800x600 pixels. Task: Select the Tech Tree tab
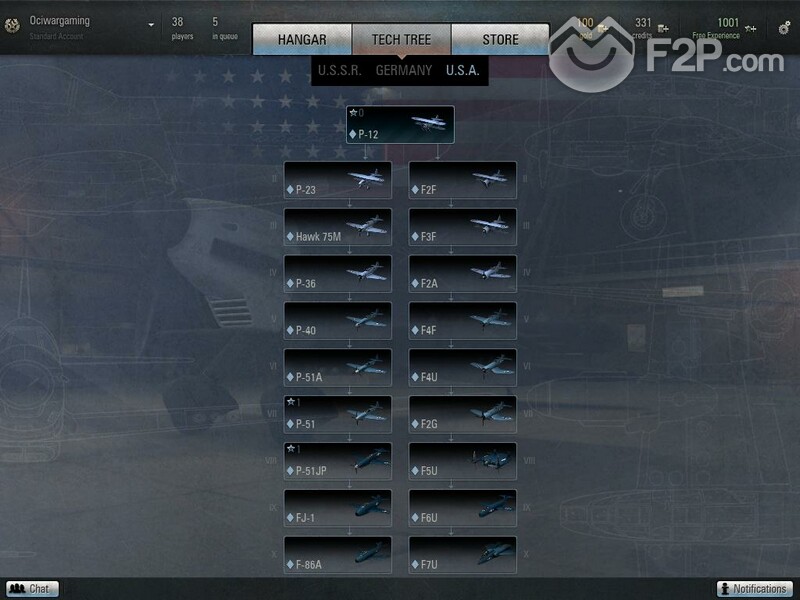click(x=401, y=40)
